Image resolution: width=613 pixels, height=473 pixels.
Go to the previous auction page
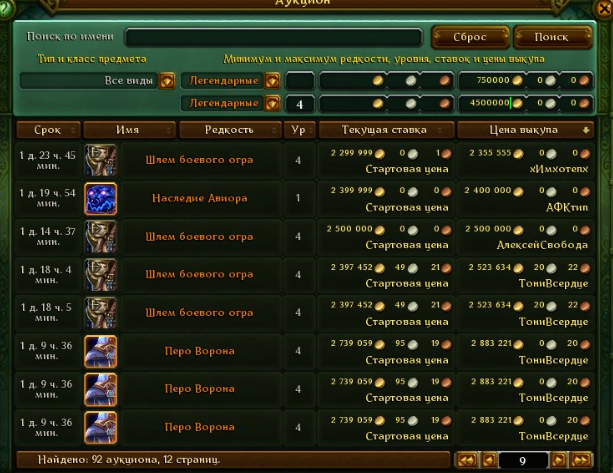point(489,460)
